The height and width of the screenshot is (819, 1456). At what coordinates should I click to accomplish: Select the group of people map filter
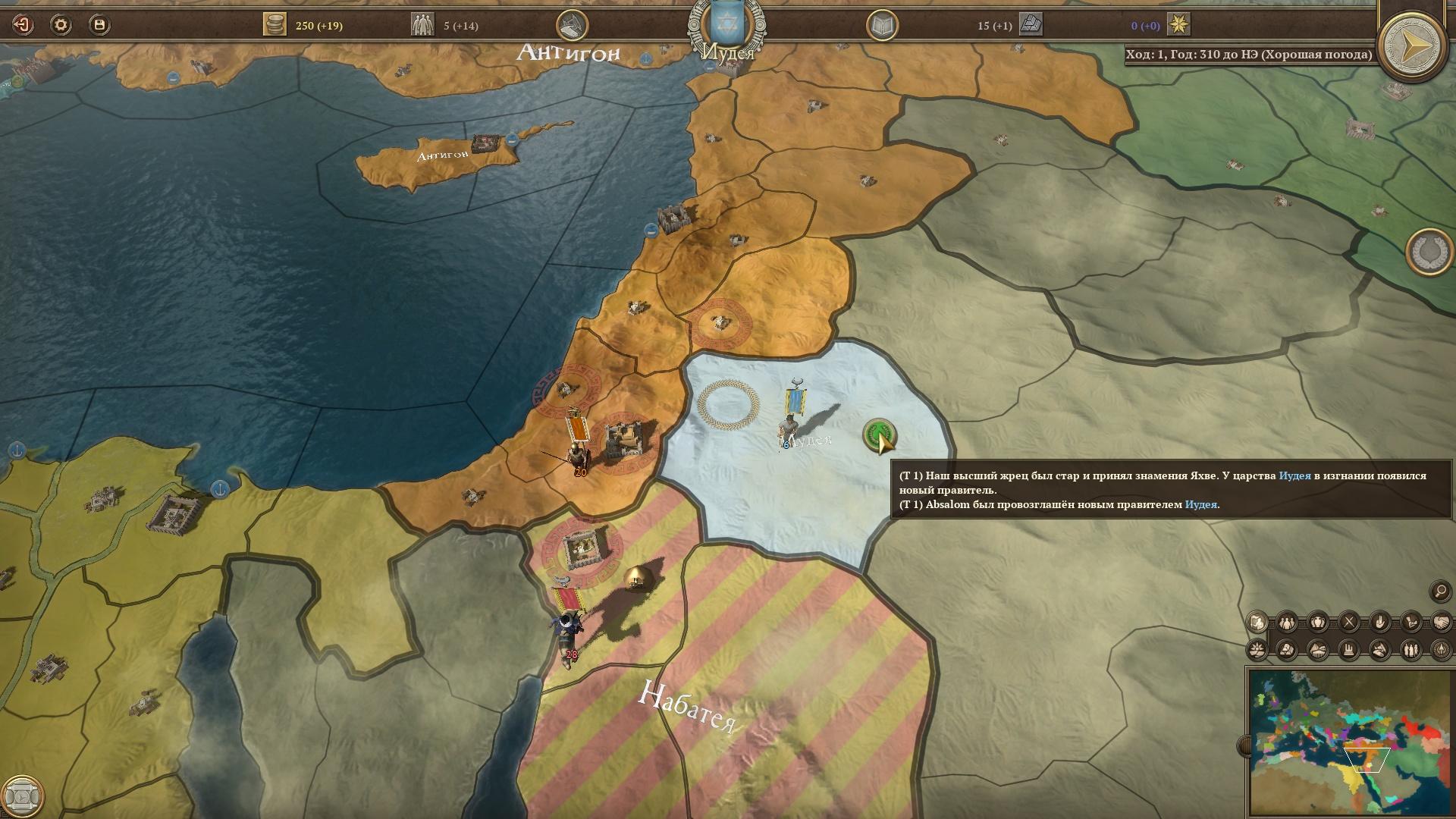(x=1288, y=623)
